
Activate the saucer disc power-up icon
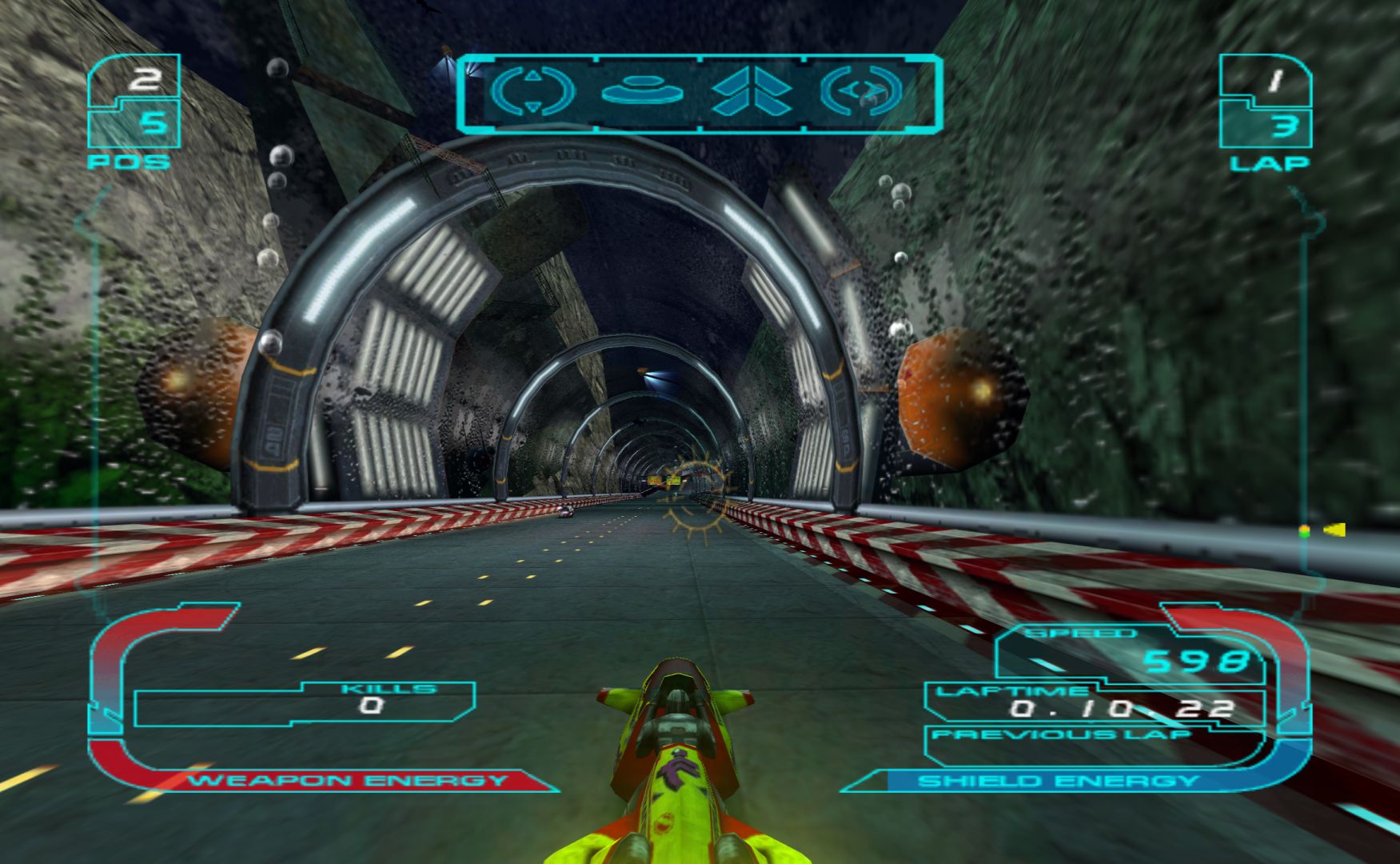pos(643,90)
